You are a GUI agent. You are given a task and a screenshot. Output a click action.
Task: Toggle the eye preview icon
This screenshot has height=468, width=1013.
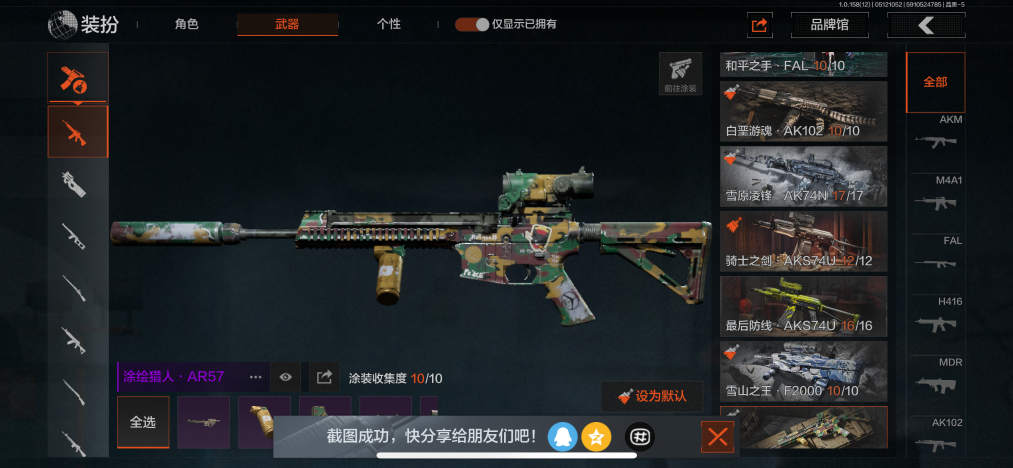[x=286, y=377]
